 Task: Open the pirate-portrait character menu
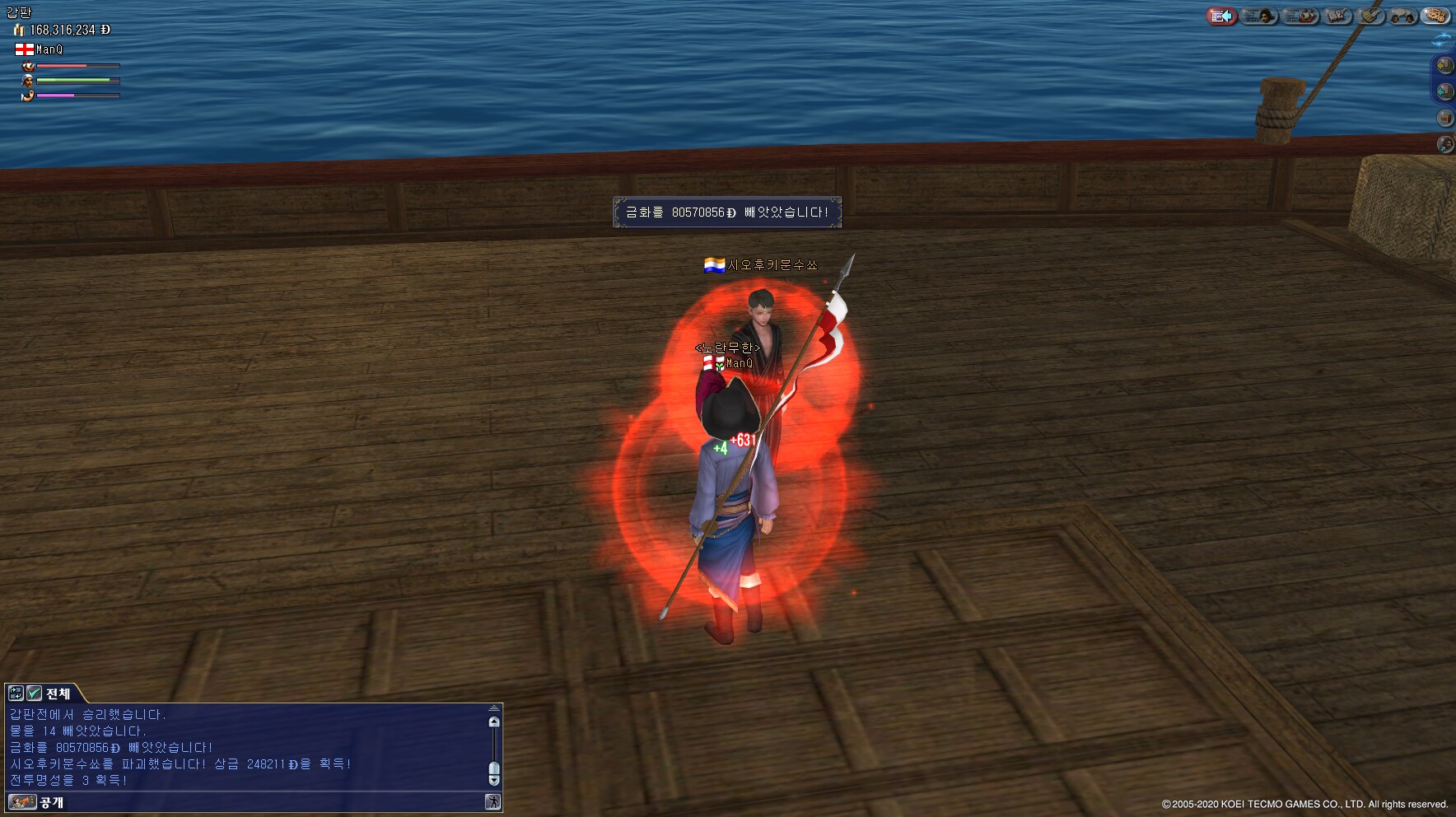click(x=1259, y=16)
